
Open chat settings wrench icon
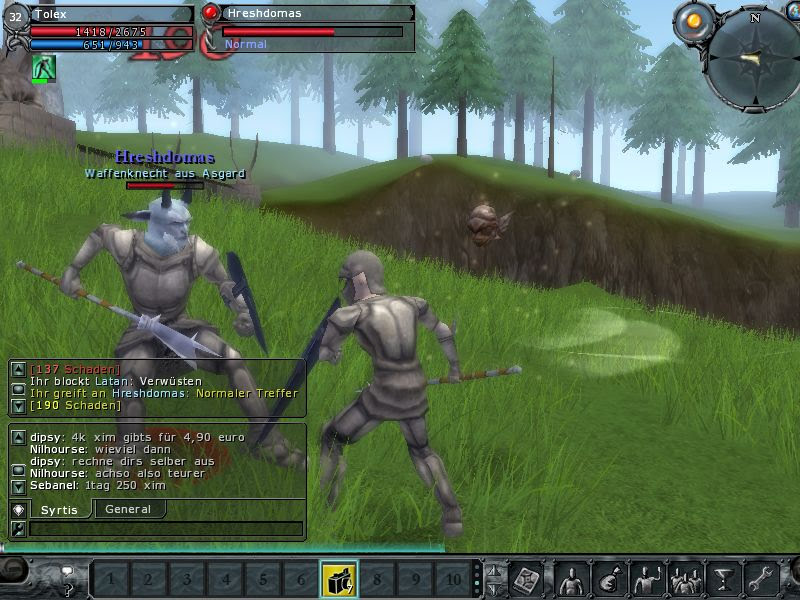coord(18,528)
